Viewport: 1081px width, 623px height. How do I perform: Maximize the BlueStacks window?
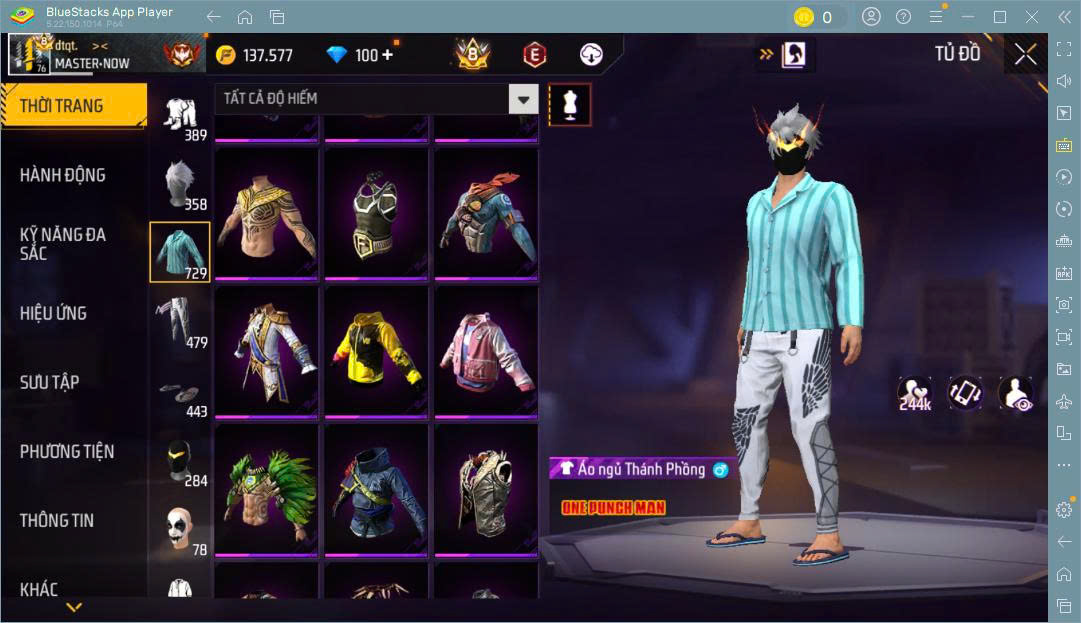999,17
